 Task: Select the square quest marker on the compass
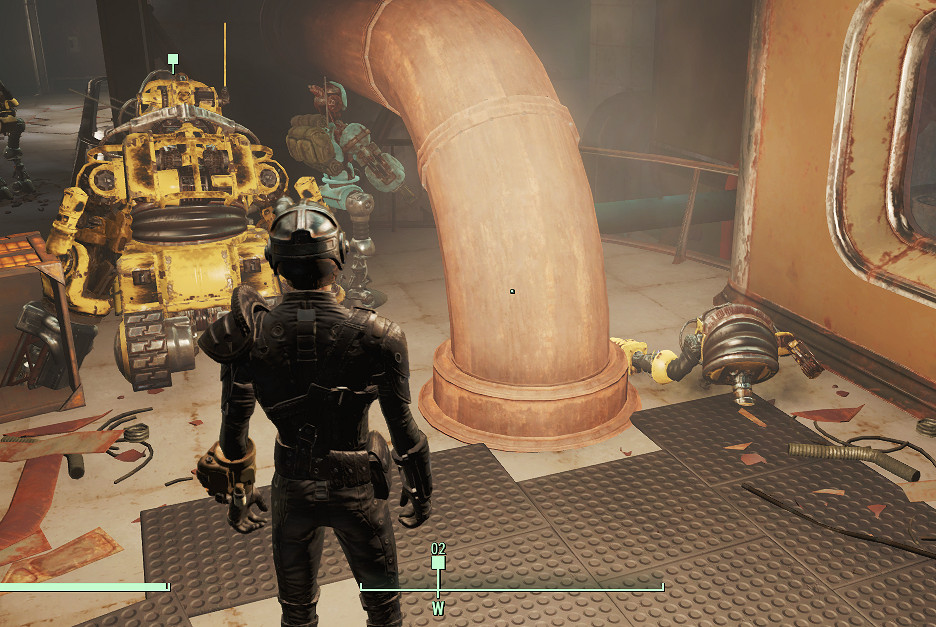438,563
